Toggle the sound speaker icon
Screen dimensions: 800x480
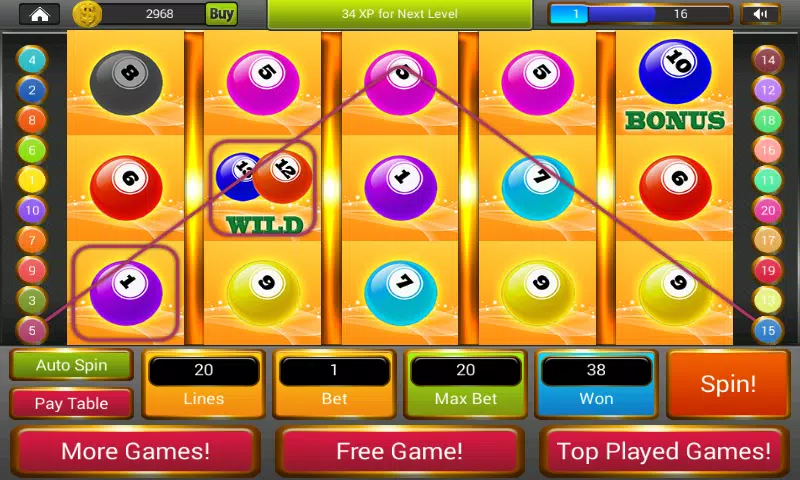pos(760,14)
